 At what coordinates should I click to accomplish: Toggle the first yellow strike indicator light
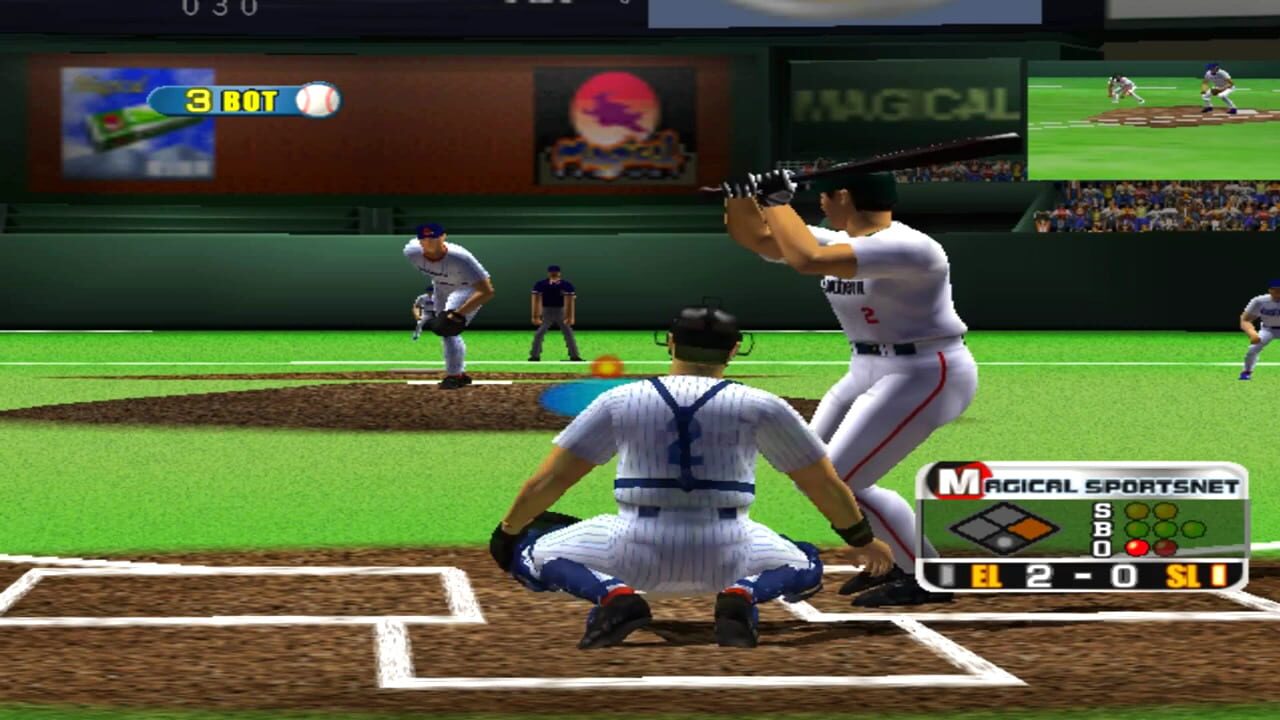click(1135, 511)
